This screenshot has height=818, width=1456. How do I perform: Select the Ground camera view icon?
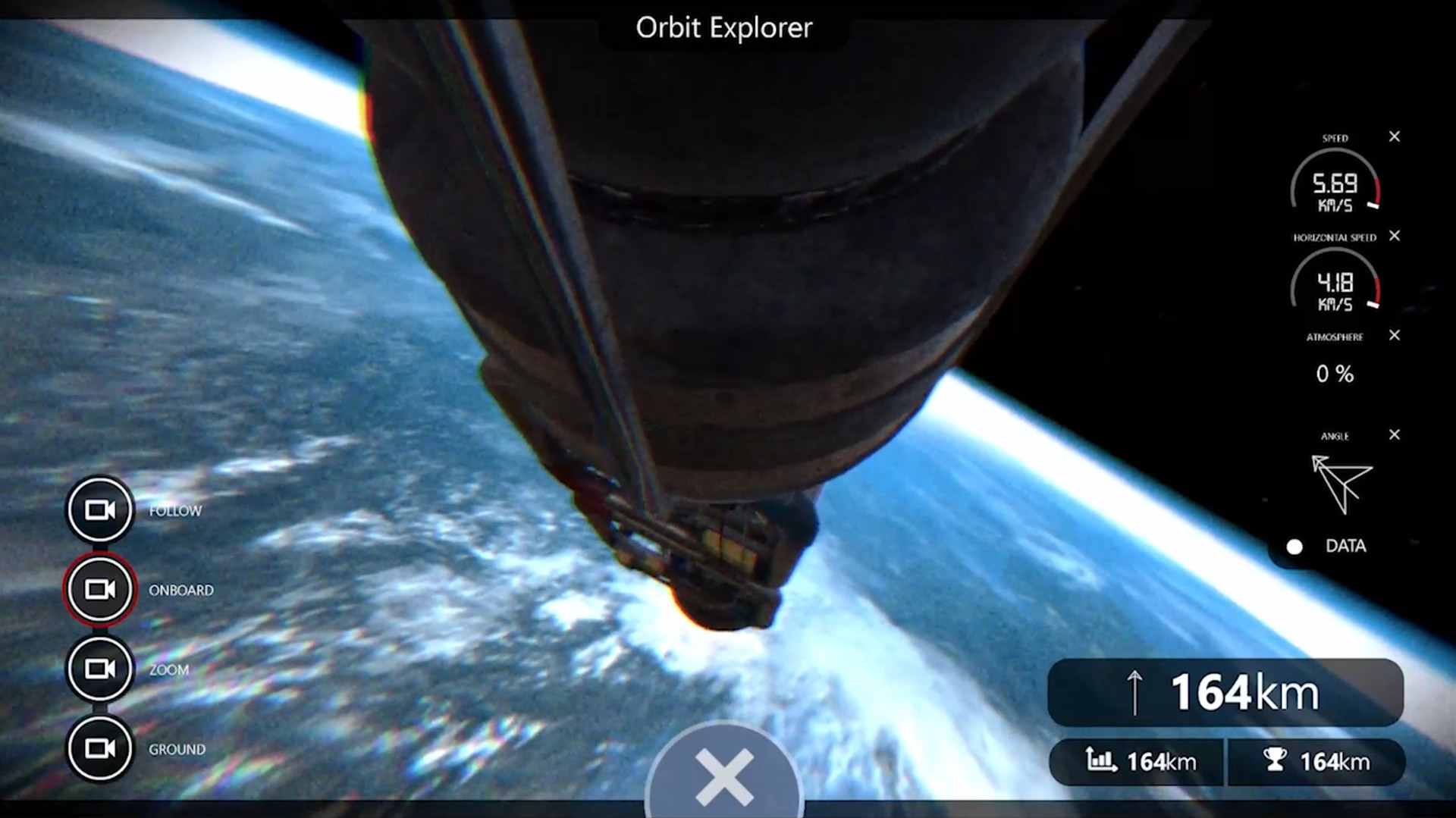[99, 747]
